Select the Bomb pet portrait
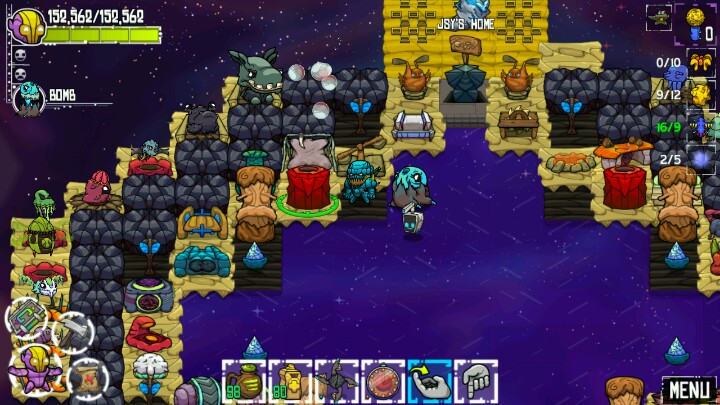This screenshot has width=720, height=405. click(x=30, y=96)
